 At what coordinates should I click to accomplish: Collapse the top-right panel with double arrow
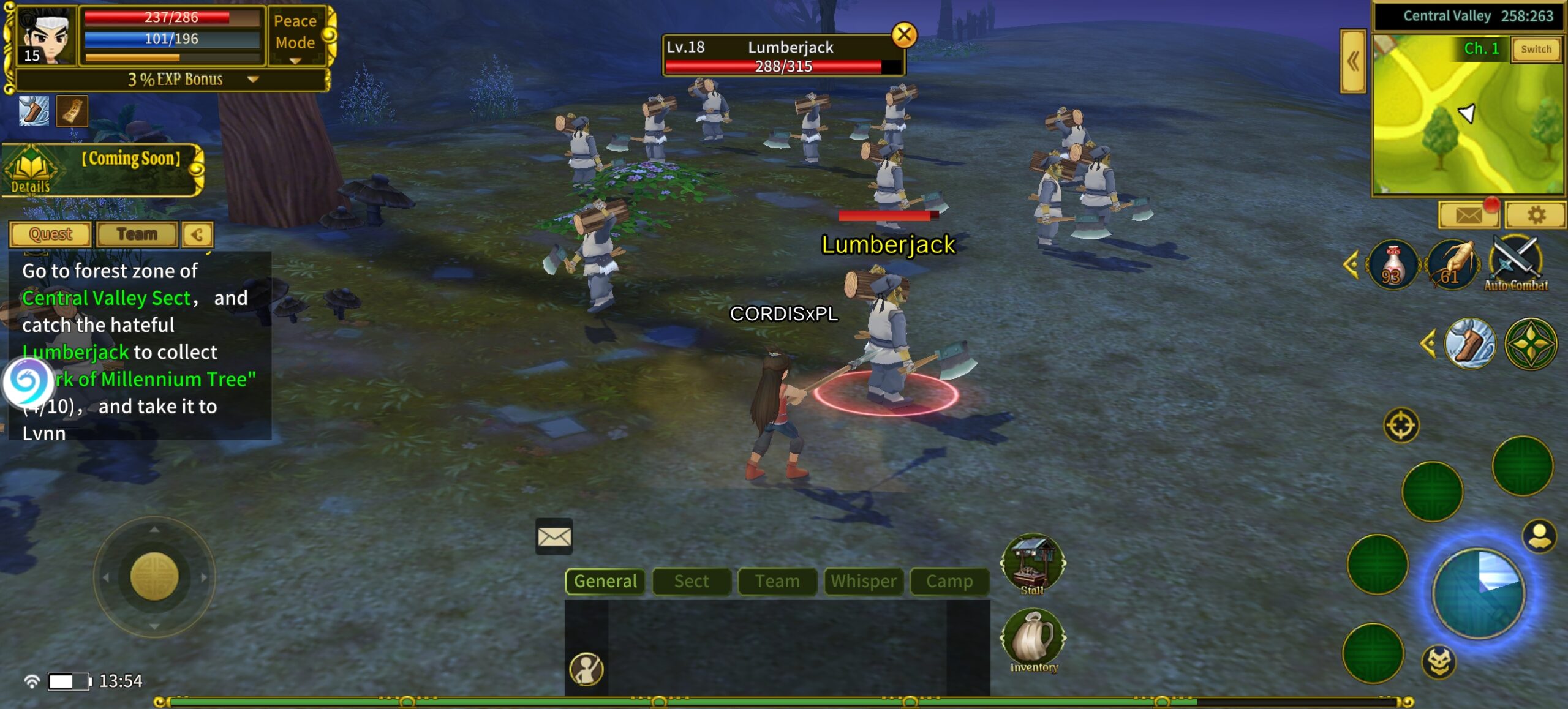pyautogui.click(x=1353, y=61)
